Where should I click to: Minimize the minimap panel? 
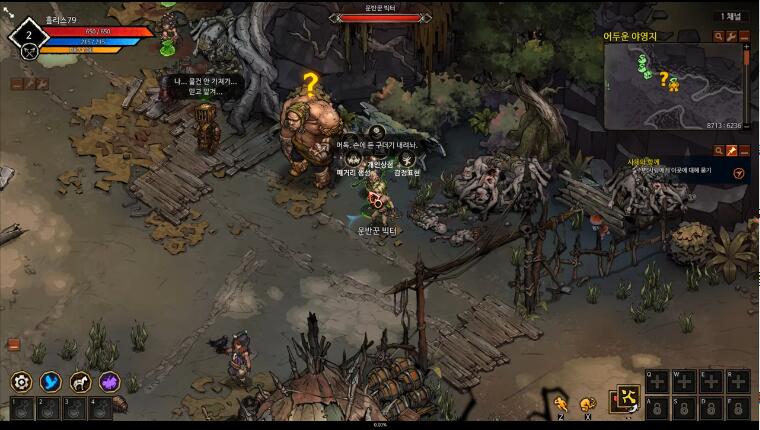pos(744,37)
